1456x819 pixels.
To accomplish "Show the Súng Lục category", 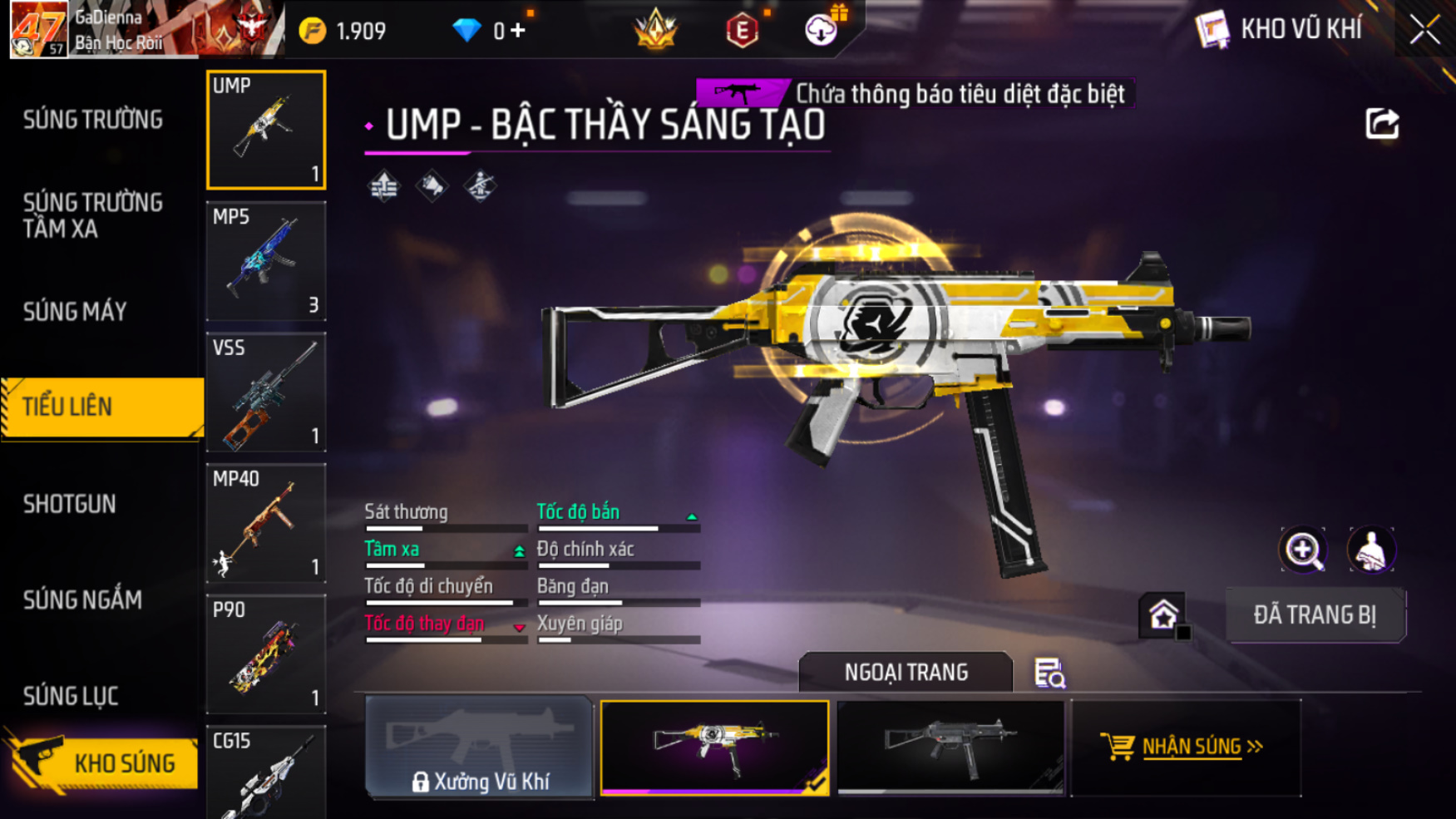I will (x=71, y=696).
